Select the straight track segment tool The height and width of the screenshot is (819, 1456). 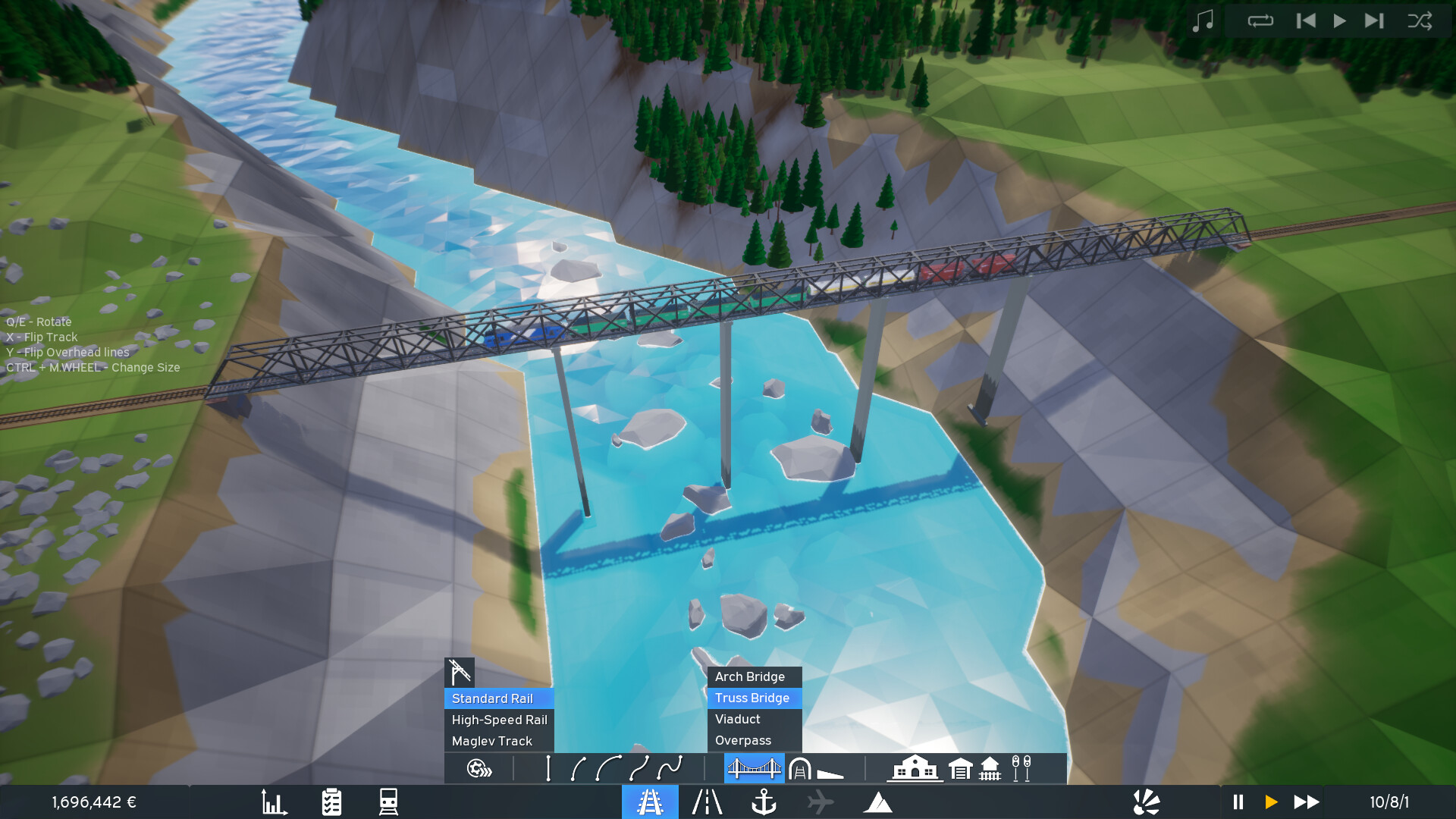[x=548, y=768]
